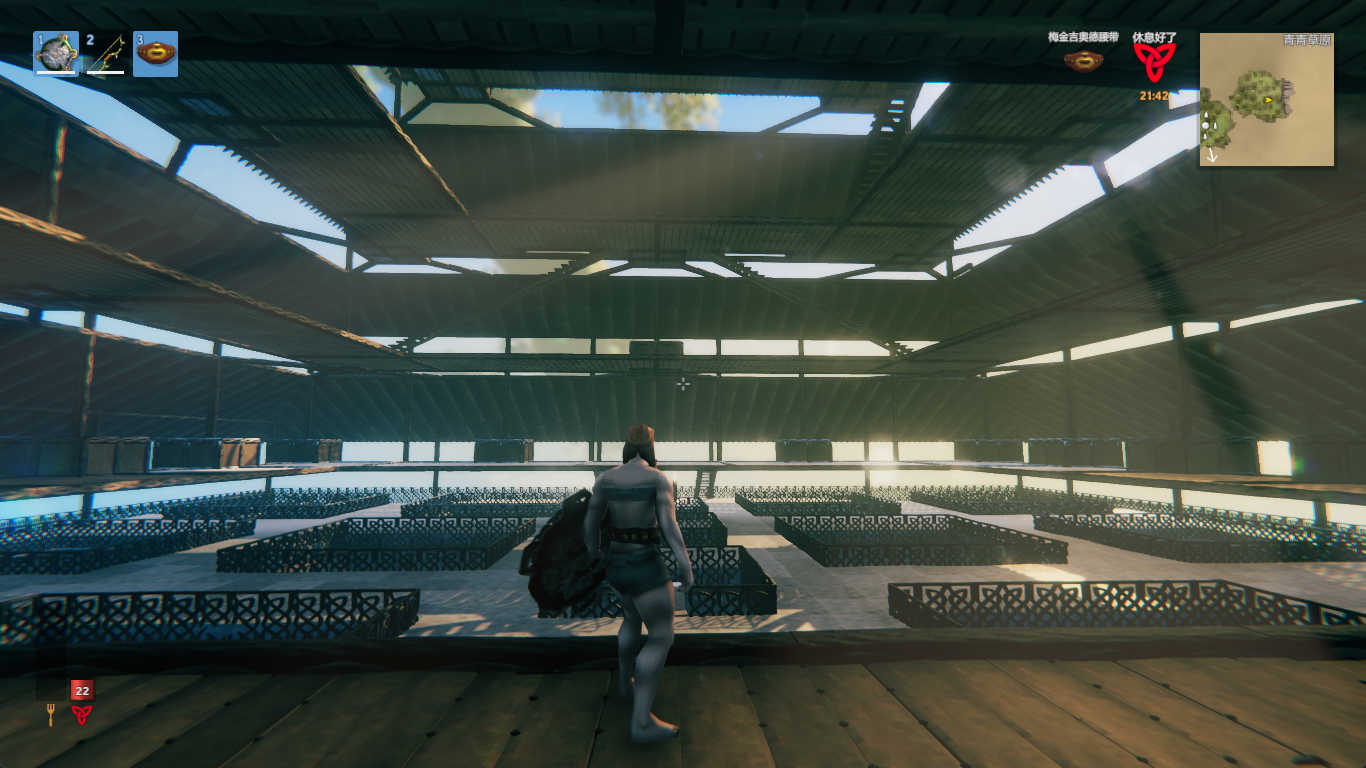Select the round shield in hotbar slot 1
Viewport: 1366px width, 768px height.
(x=56, y=53)
